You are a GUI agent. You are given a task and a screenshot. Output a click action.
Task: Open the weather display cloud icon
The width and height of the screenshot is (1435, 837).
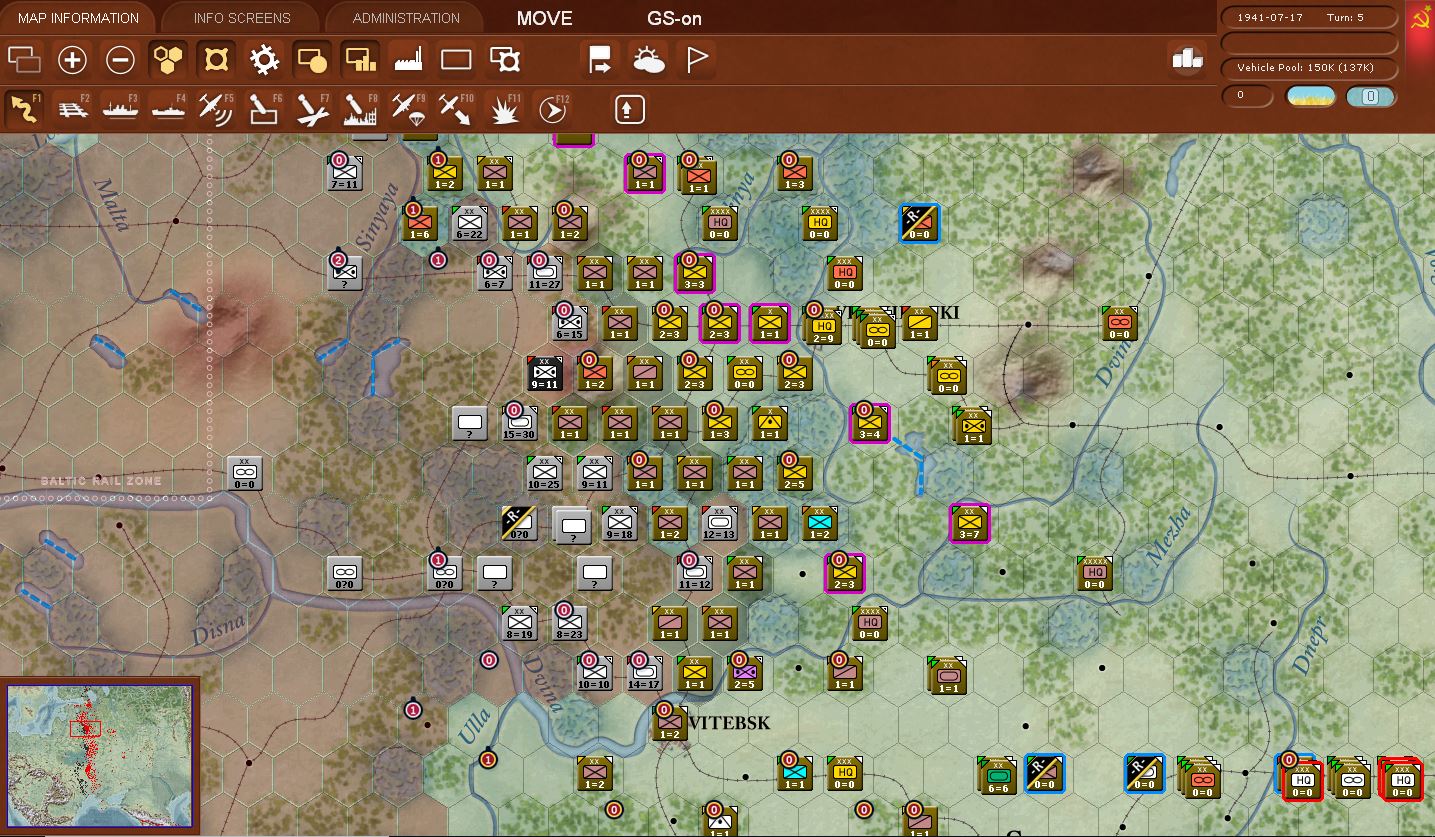(649, 59)
